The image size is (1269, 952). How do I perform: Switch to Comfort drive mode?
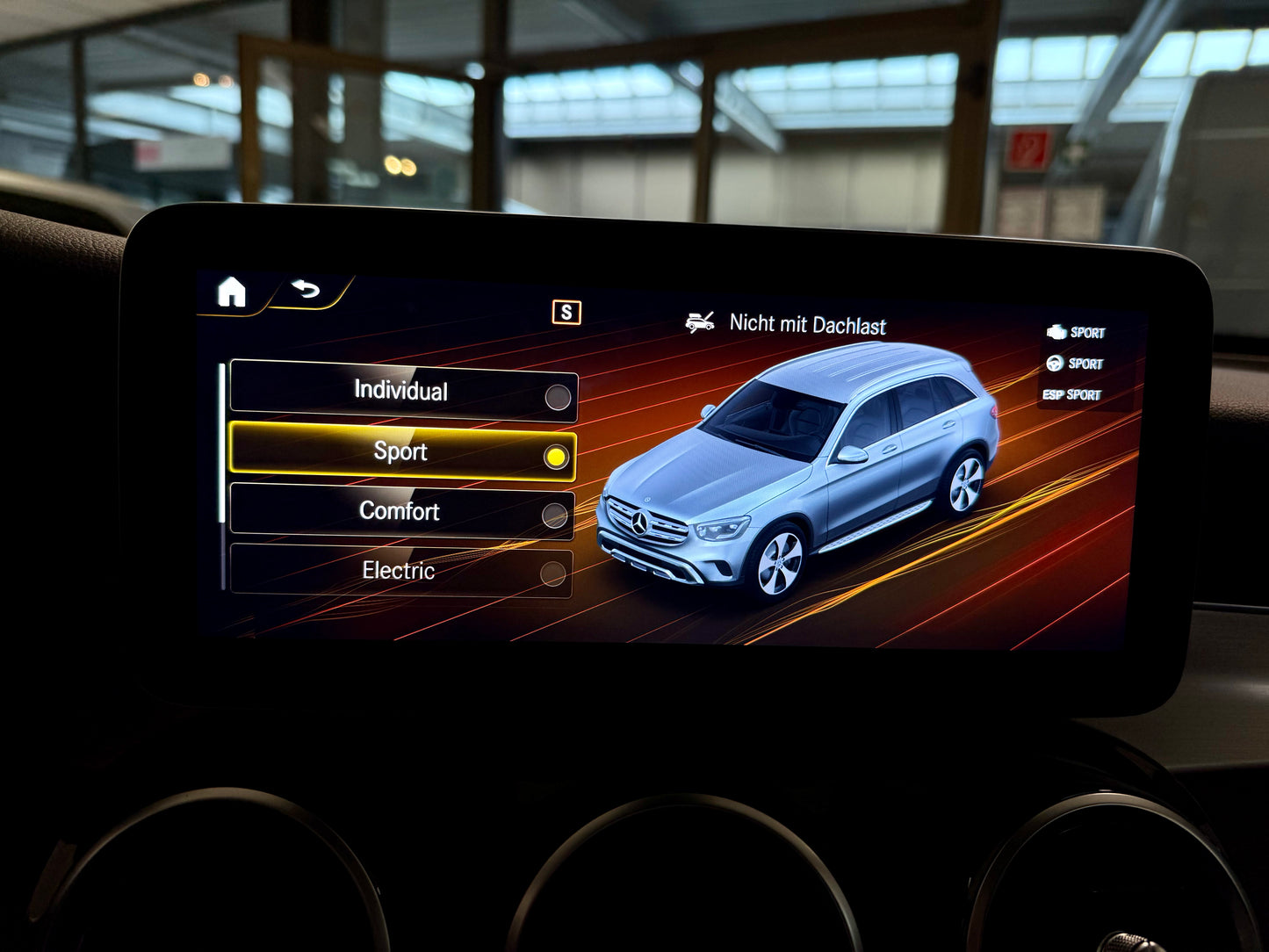pos(401,511)
